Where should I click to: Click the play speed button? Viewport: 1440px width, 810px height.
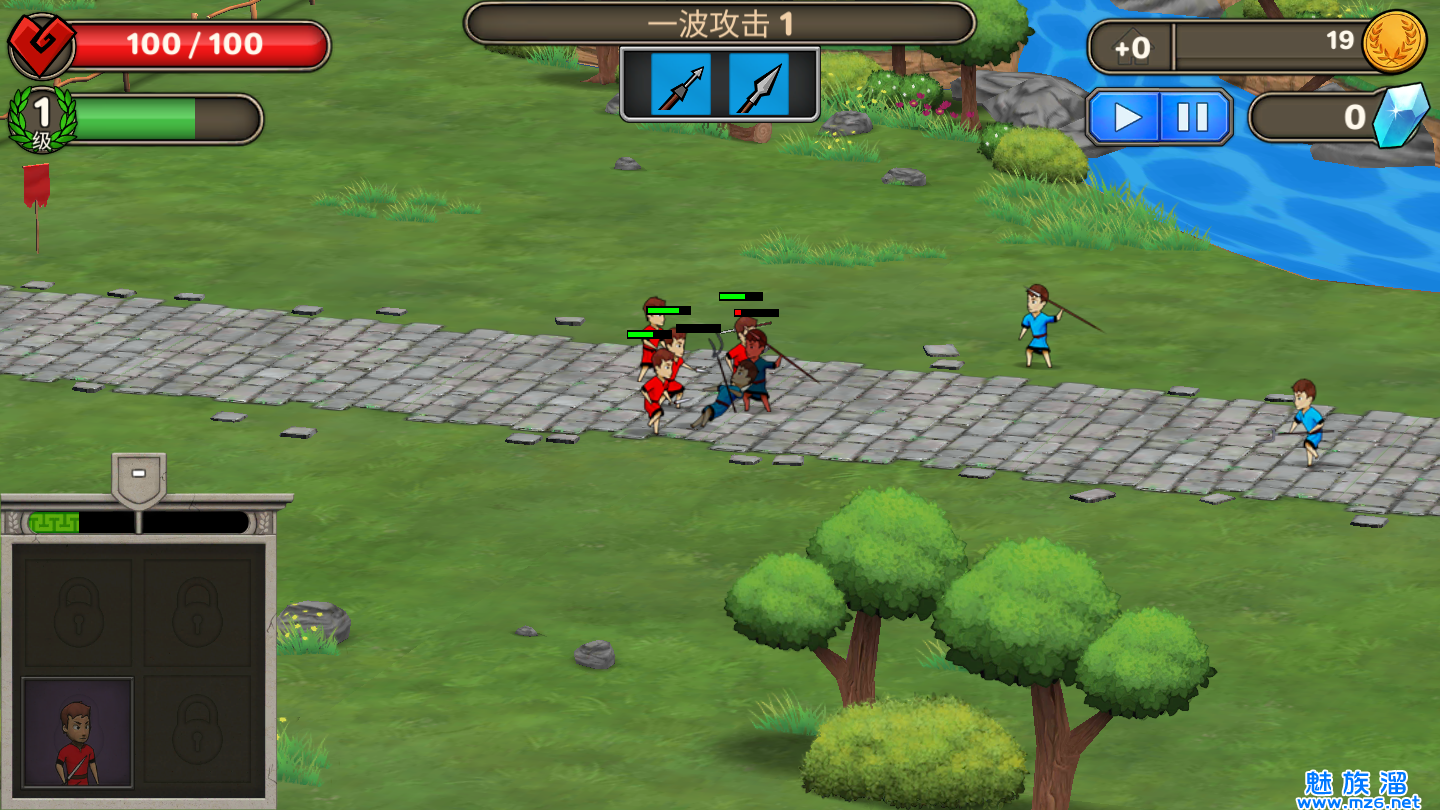(1126, 117)
